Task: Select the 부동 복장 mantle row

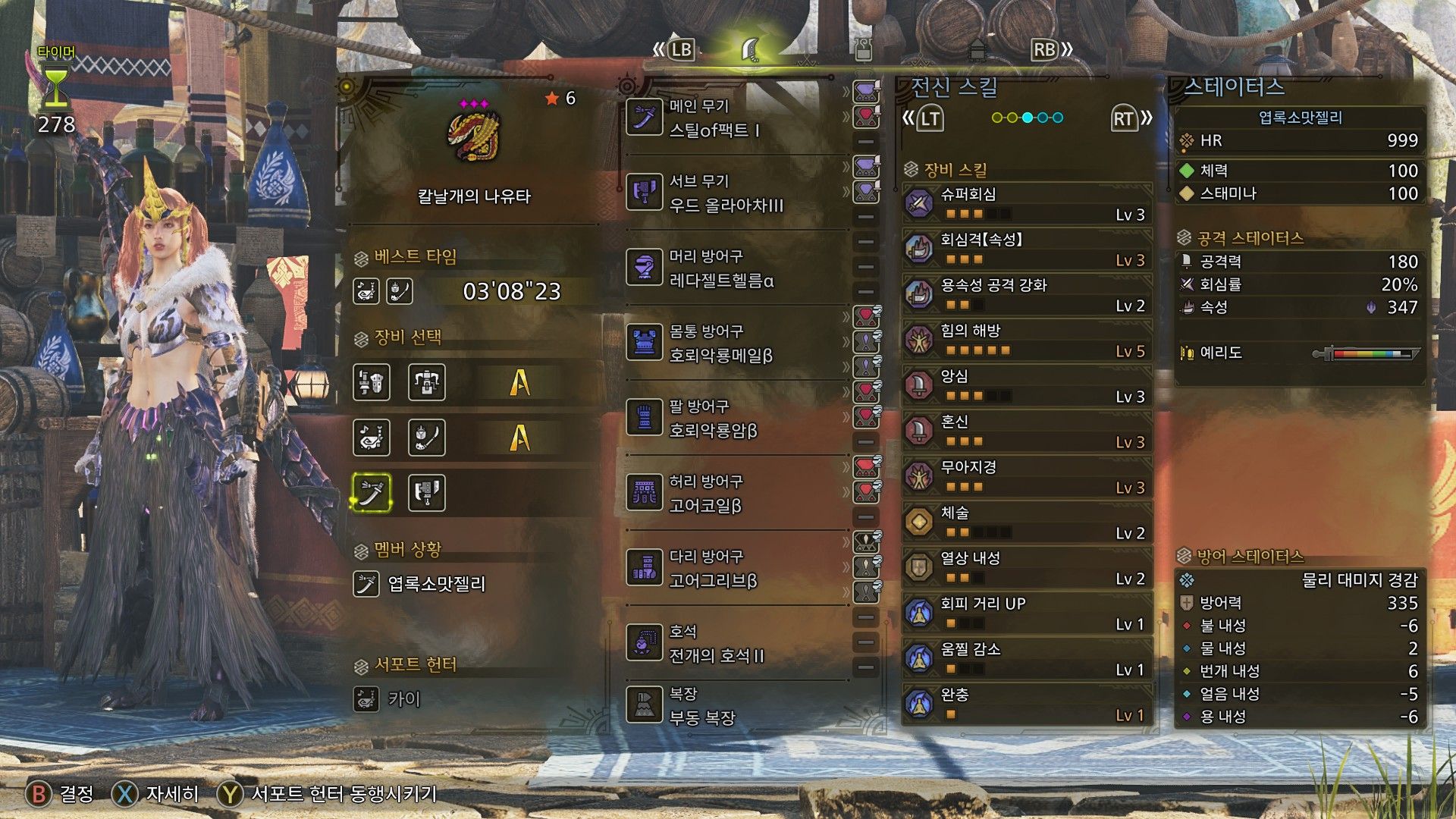Action: 728,706
